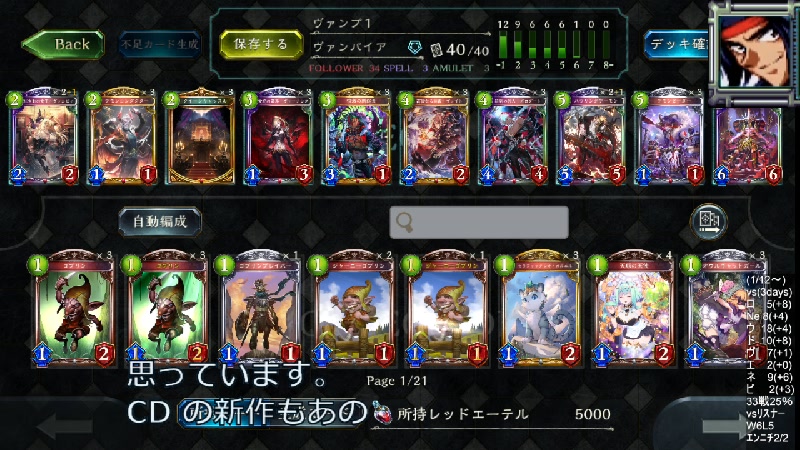
Task: Go to the next collection page arrow
Action: click(x=722, y=426)
